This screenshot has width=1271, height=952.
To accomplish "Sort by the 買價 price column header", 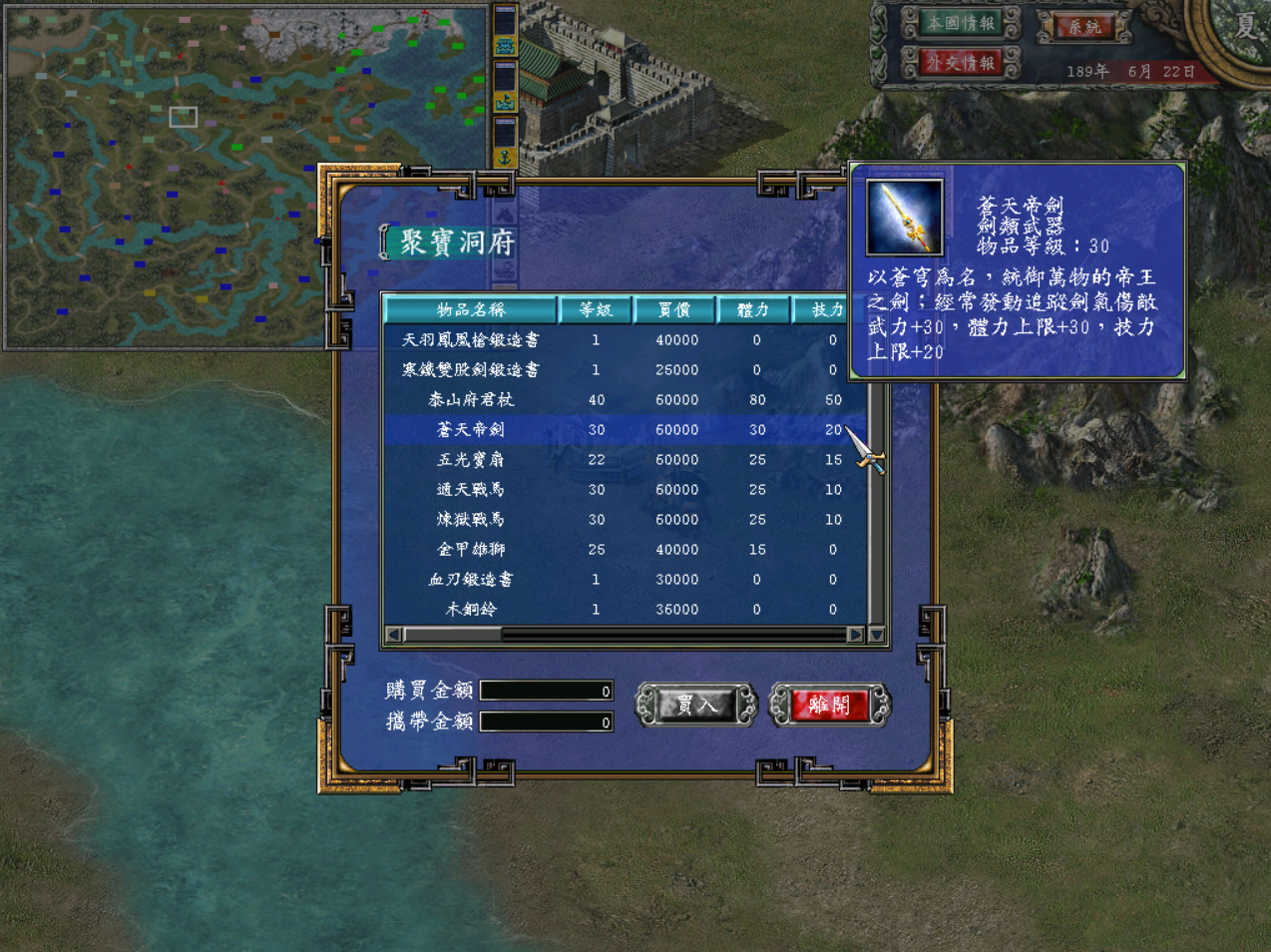I will tap(674, 310).
